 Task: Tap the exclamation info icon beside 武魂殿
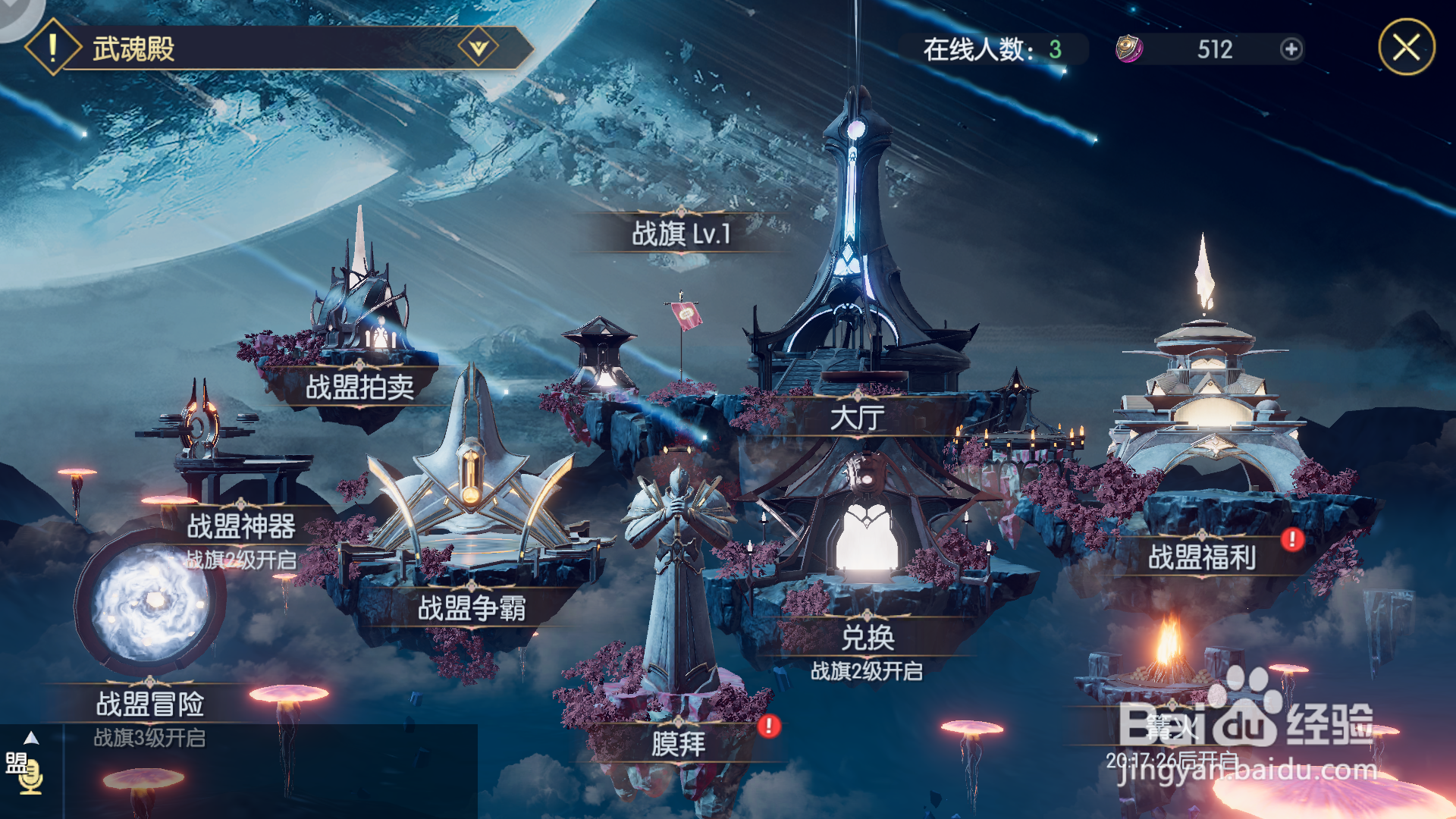(x=52, y=49)
